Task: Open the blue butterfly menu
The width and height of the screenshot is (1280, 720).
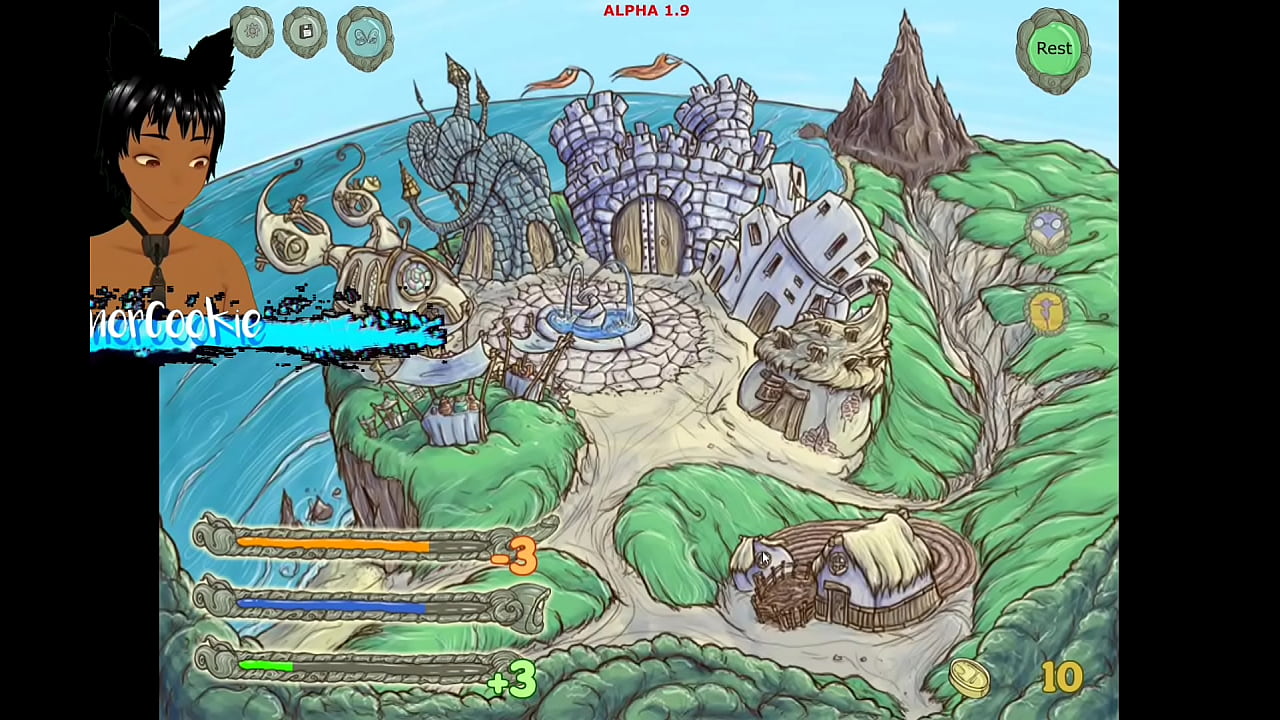Action: (365, 38)
